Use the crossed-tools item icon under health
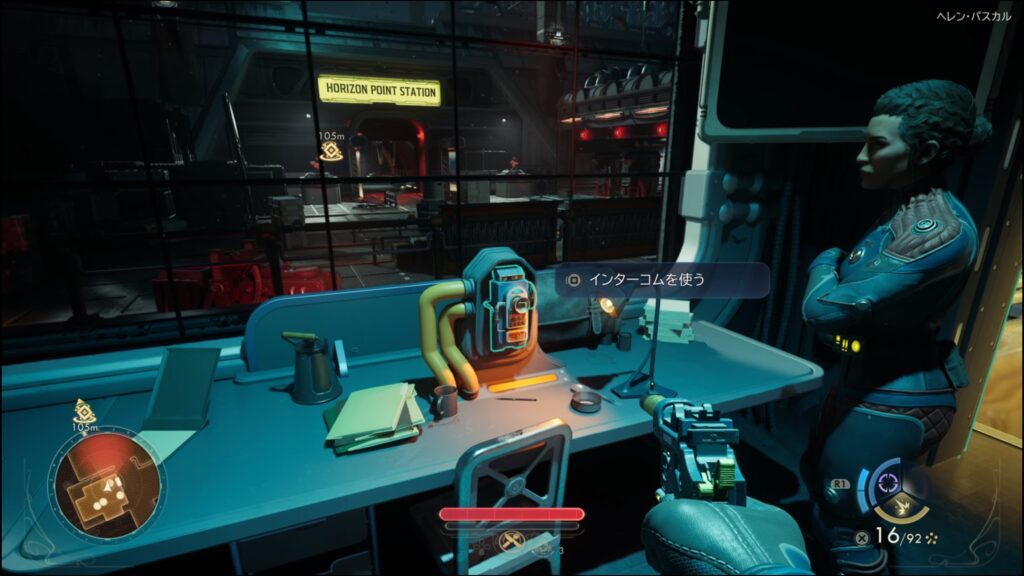 [510, 543]
